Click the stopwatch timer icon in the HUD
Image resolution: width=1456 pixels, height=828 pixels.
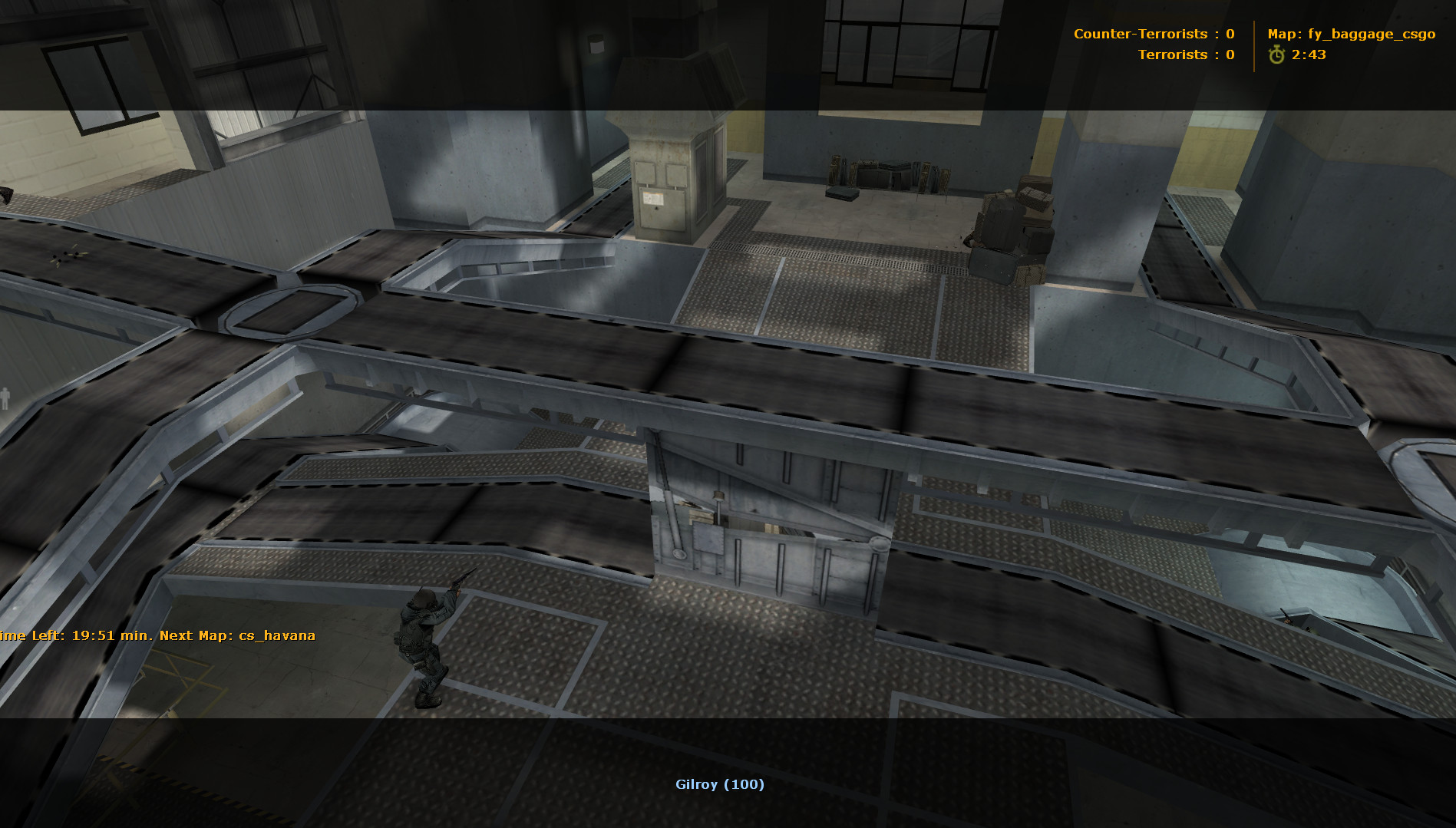click(1276, 54)
